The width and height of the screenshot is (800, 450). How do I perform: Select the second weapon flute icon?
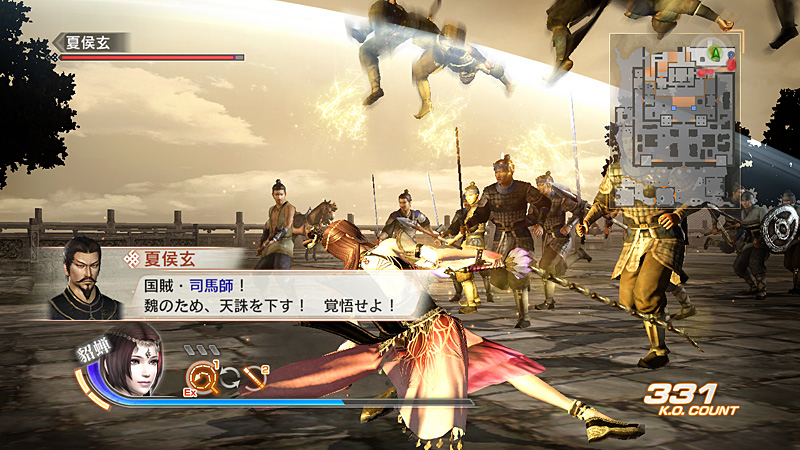click(256, 378)
